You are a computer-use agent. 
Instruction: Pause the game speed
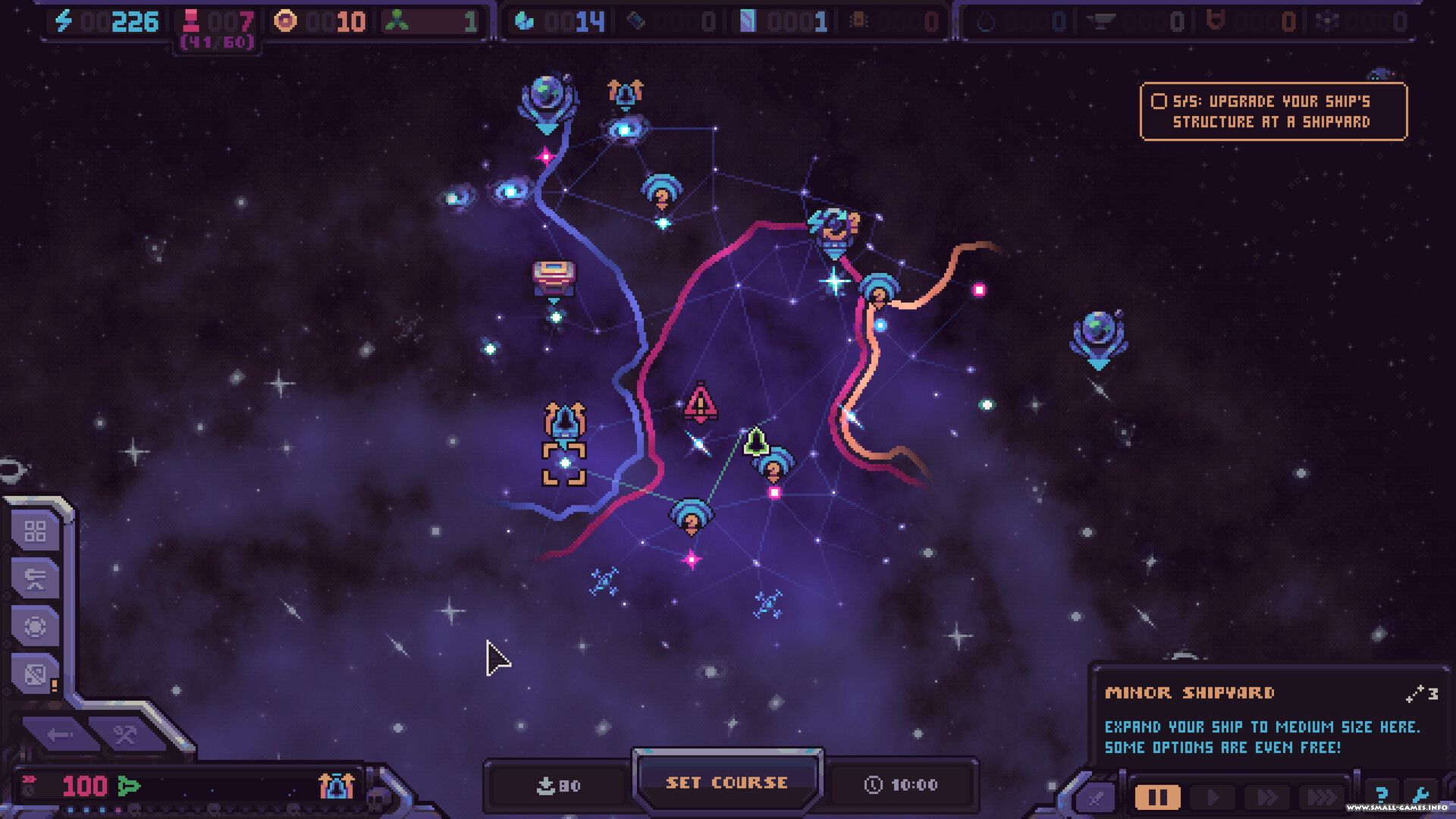coord(1157,797)
